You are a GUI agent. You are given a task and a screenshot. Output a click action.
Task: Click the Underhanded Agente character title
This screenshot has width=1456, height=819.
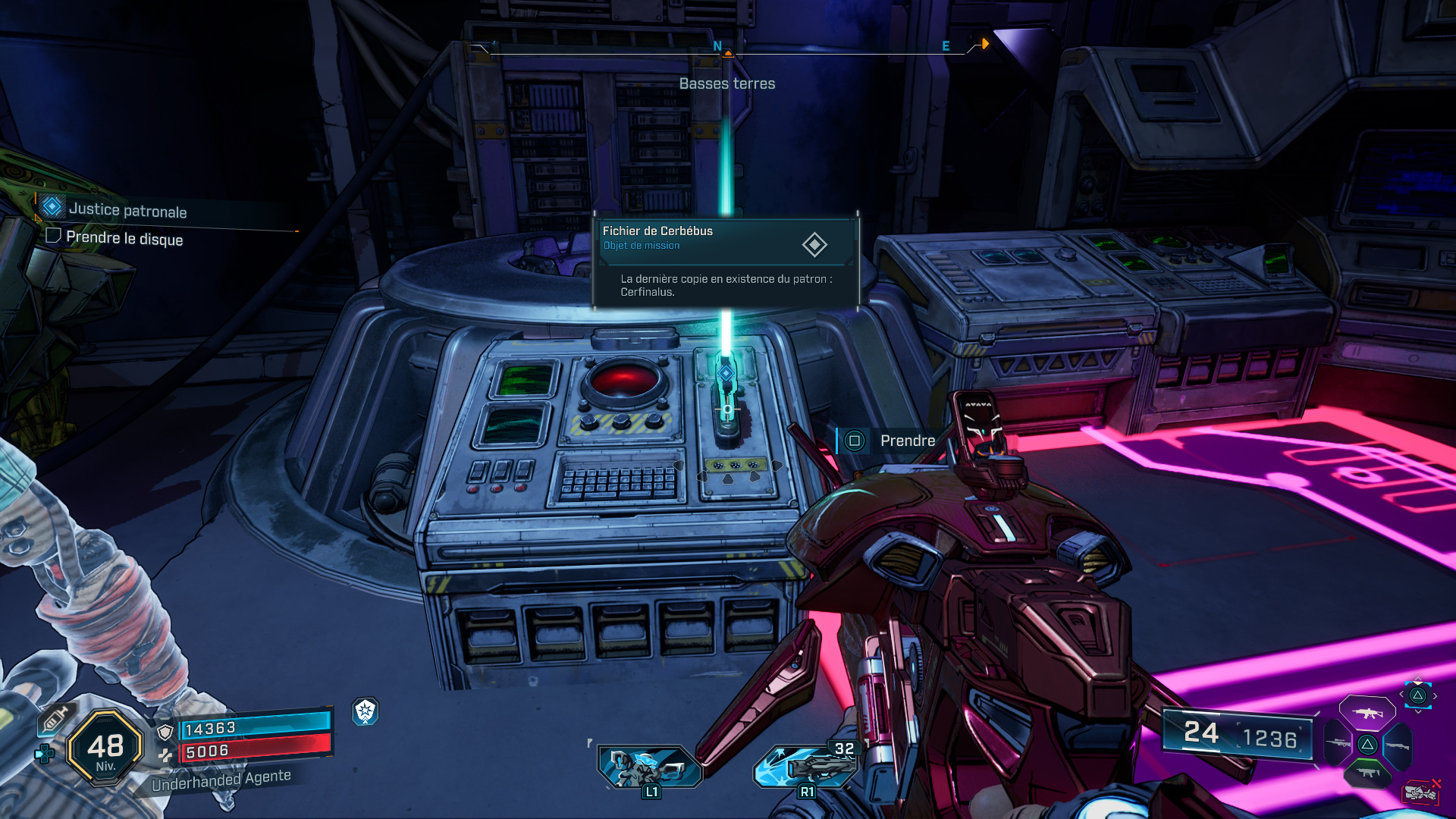(x=221, y=780)
